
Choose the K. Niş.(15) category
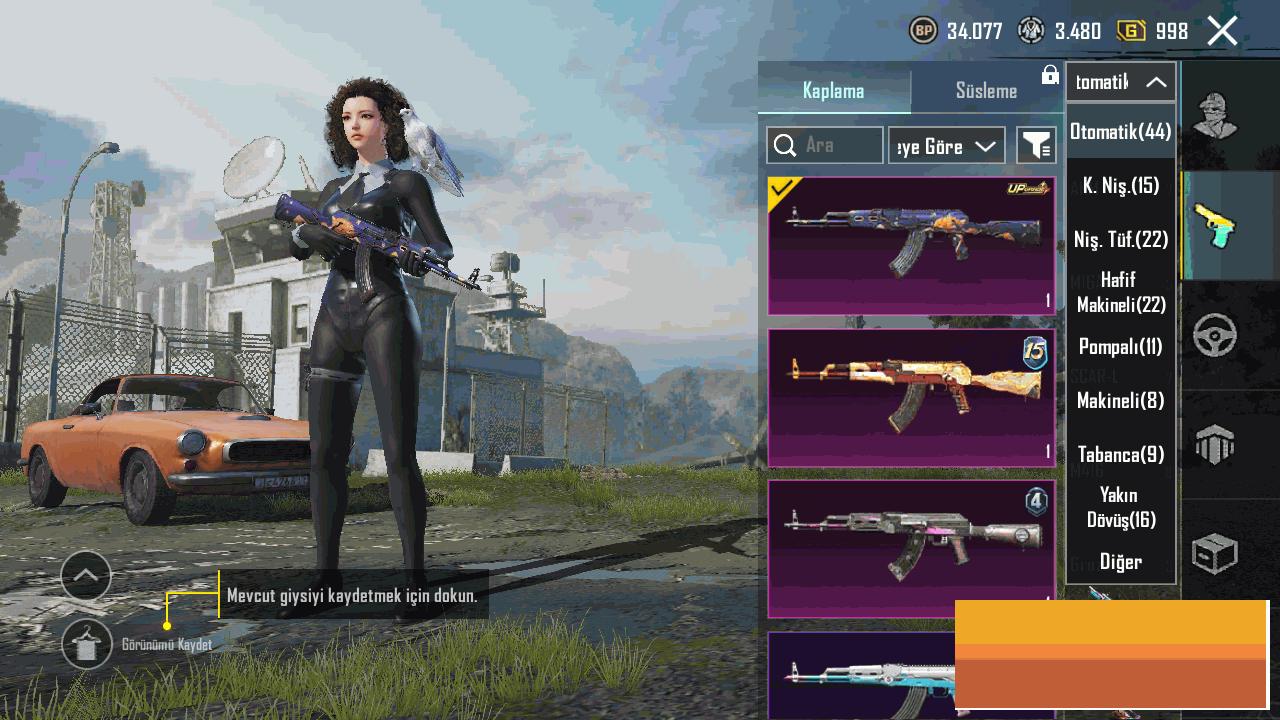(x=1120, y=185)
